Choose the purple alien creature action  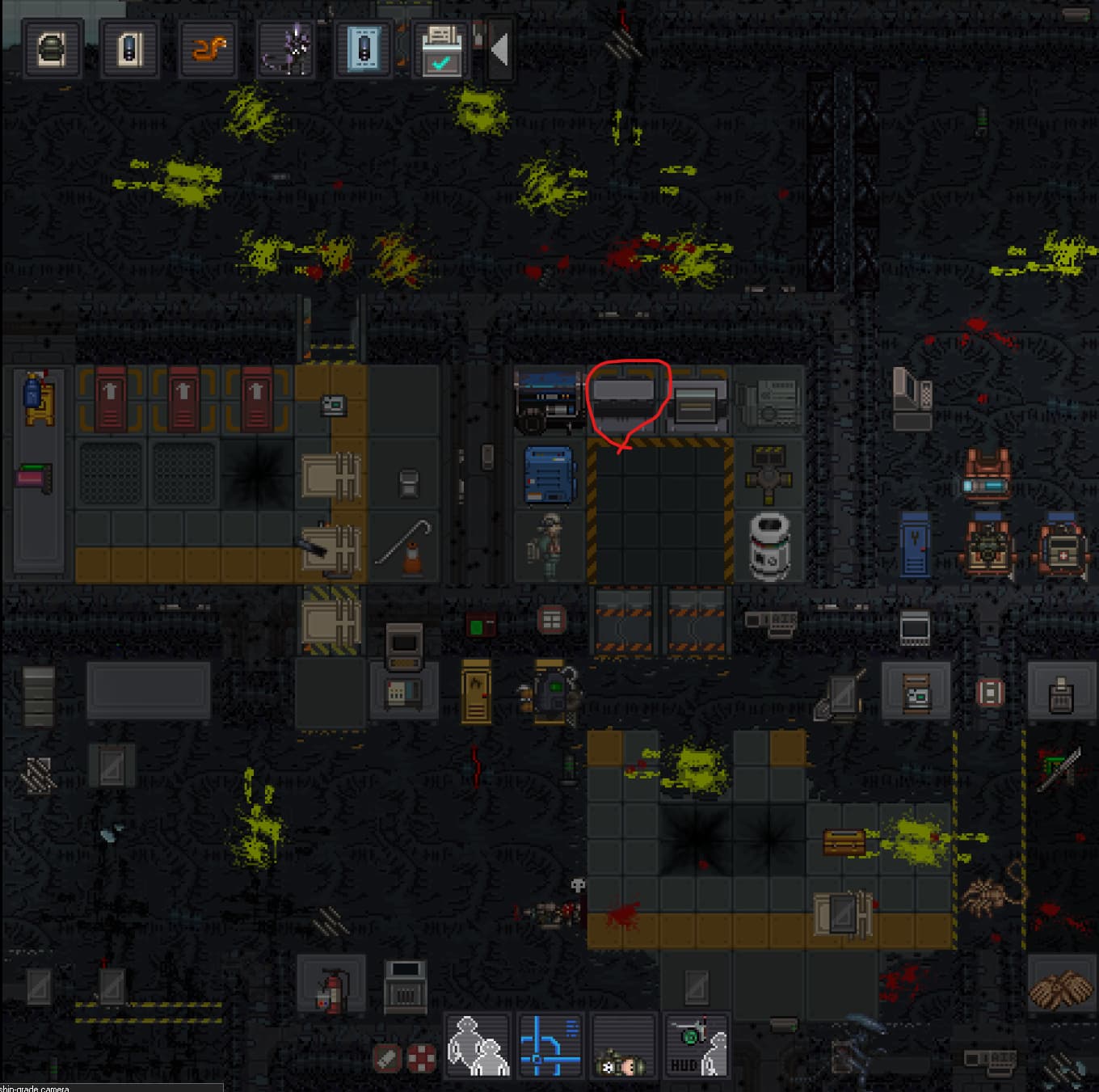[286, 49]
